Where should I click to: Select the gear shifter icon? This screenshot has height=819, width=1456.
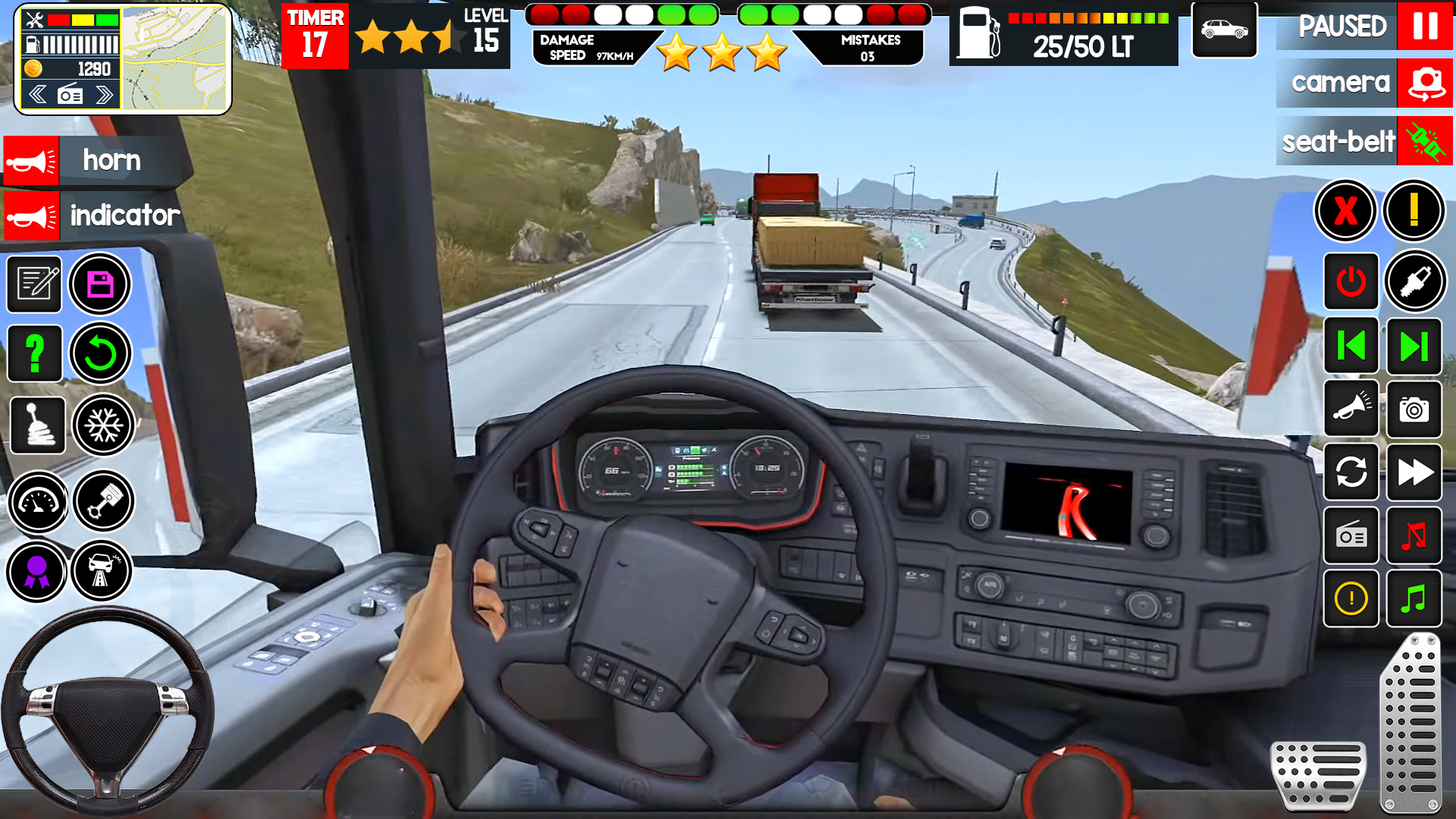(x=37, y=425)
